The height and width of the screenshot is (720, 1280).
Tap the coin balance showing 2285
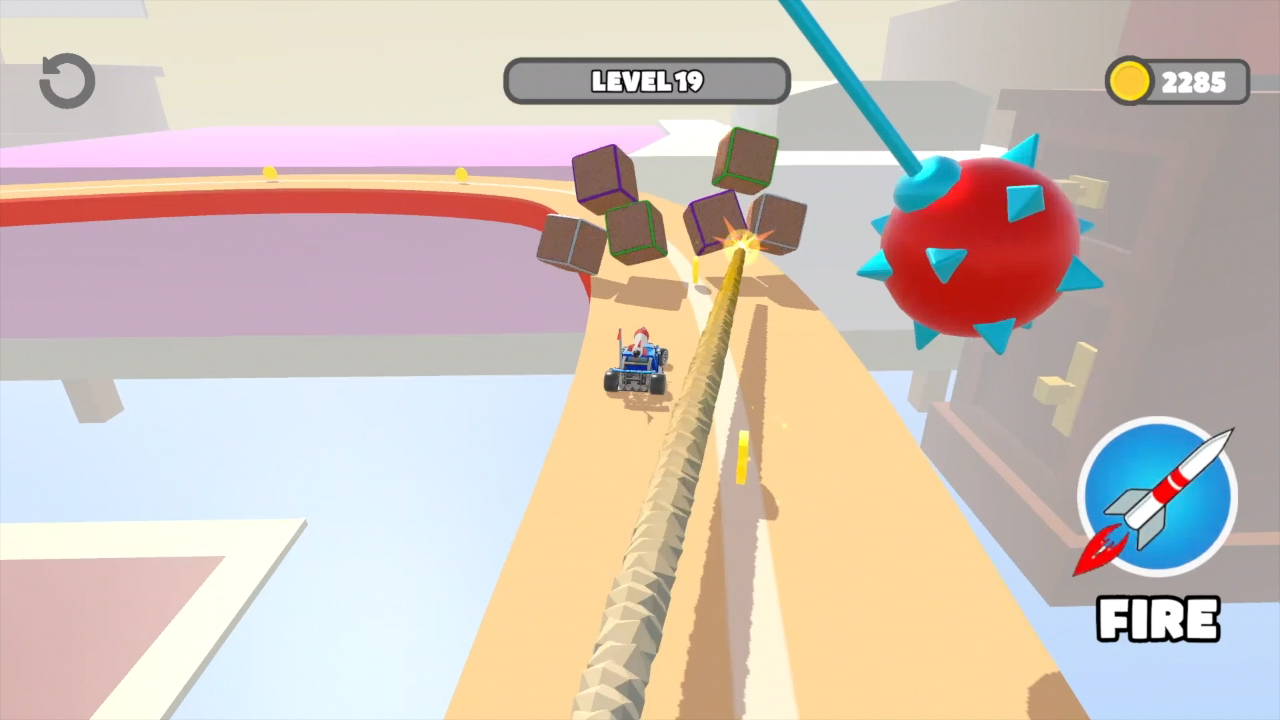click(1196, 82)
